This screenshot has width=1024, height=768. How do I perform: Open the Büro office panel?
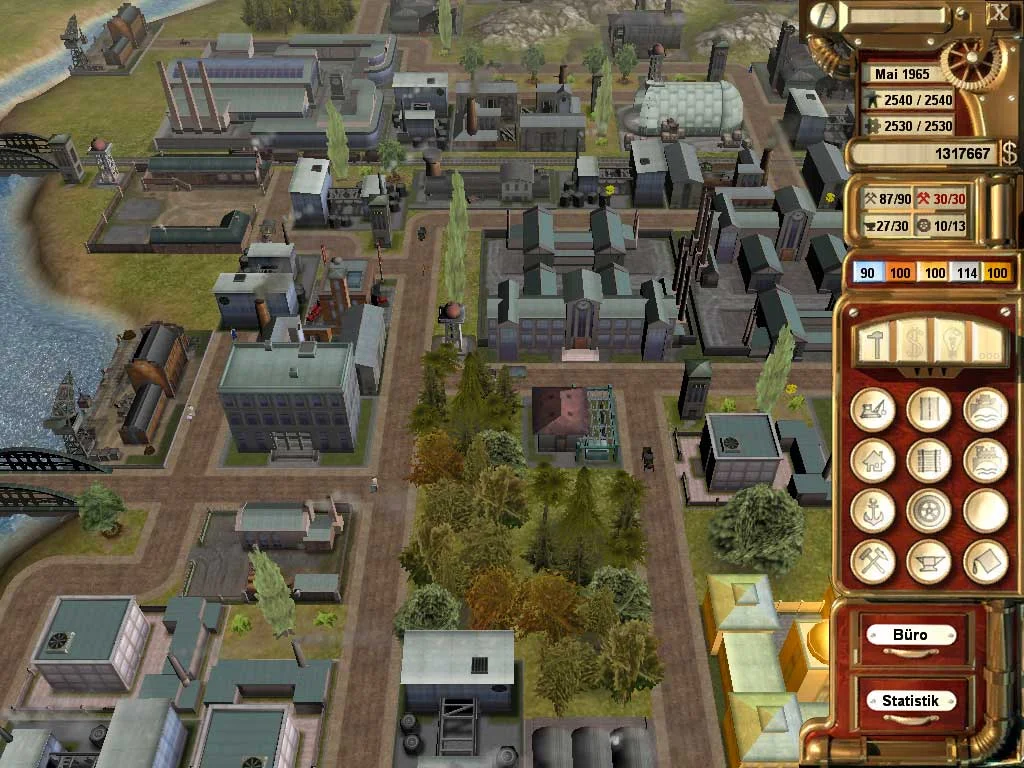tap(910, 635)
